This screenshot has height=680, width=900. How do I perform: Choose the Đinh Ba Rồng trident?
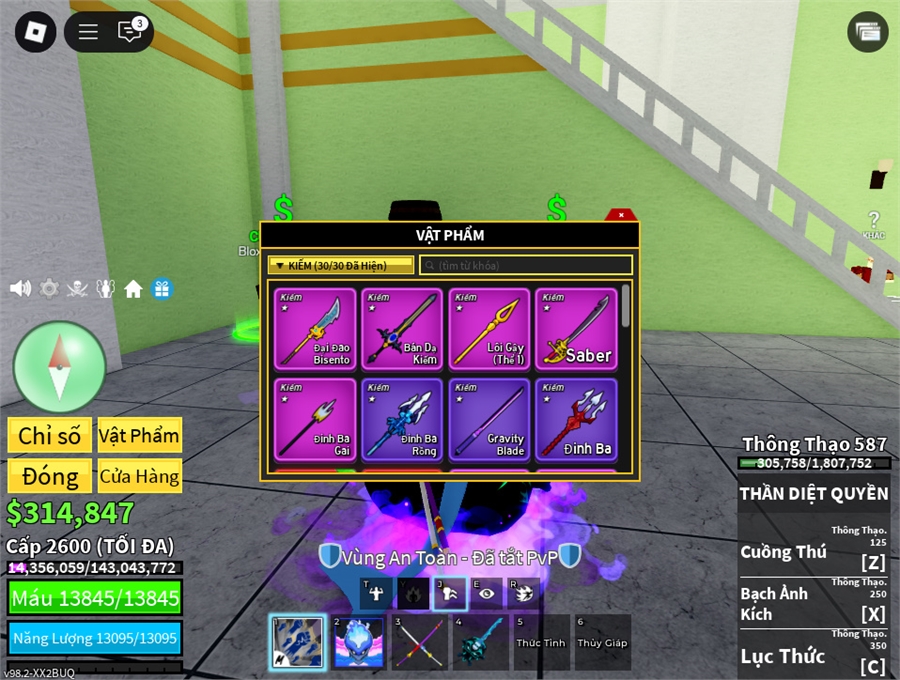402,418
